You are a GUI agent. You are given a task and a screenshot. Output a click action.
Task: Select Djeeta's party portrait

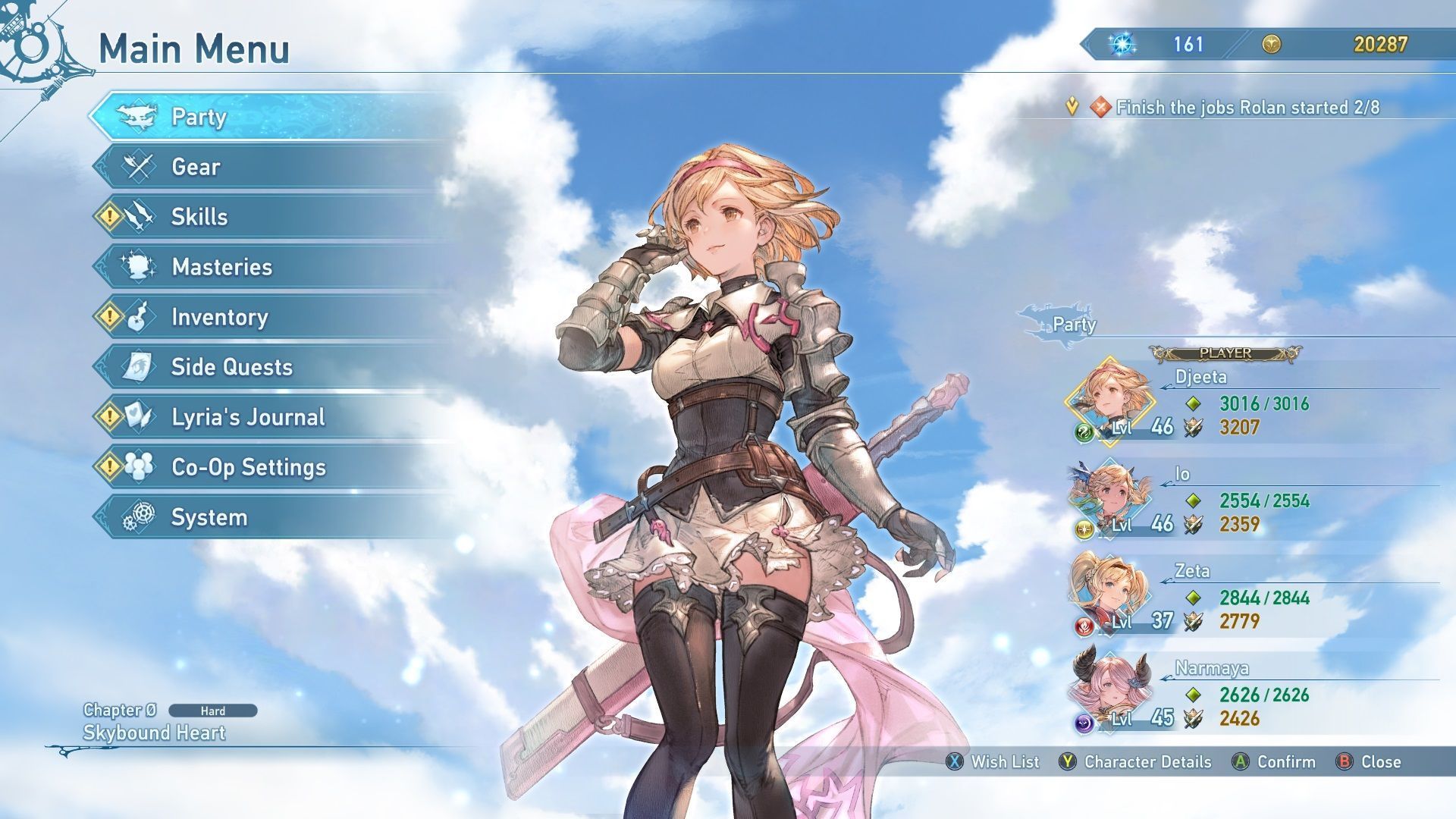tap(1110, 402)
